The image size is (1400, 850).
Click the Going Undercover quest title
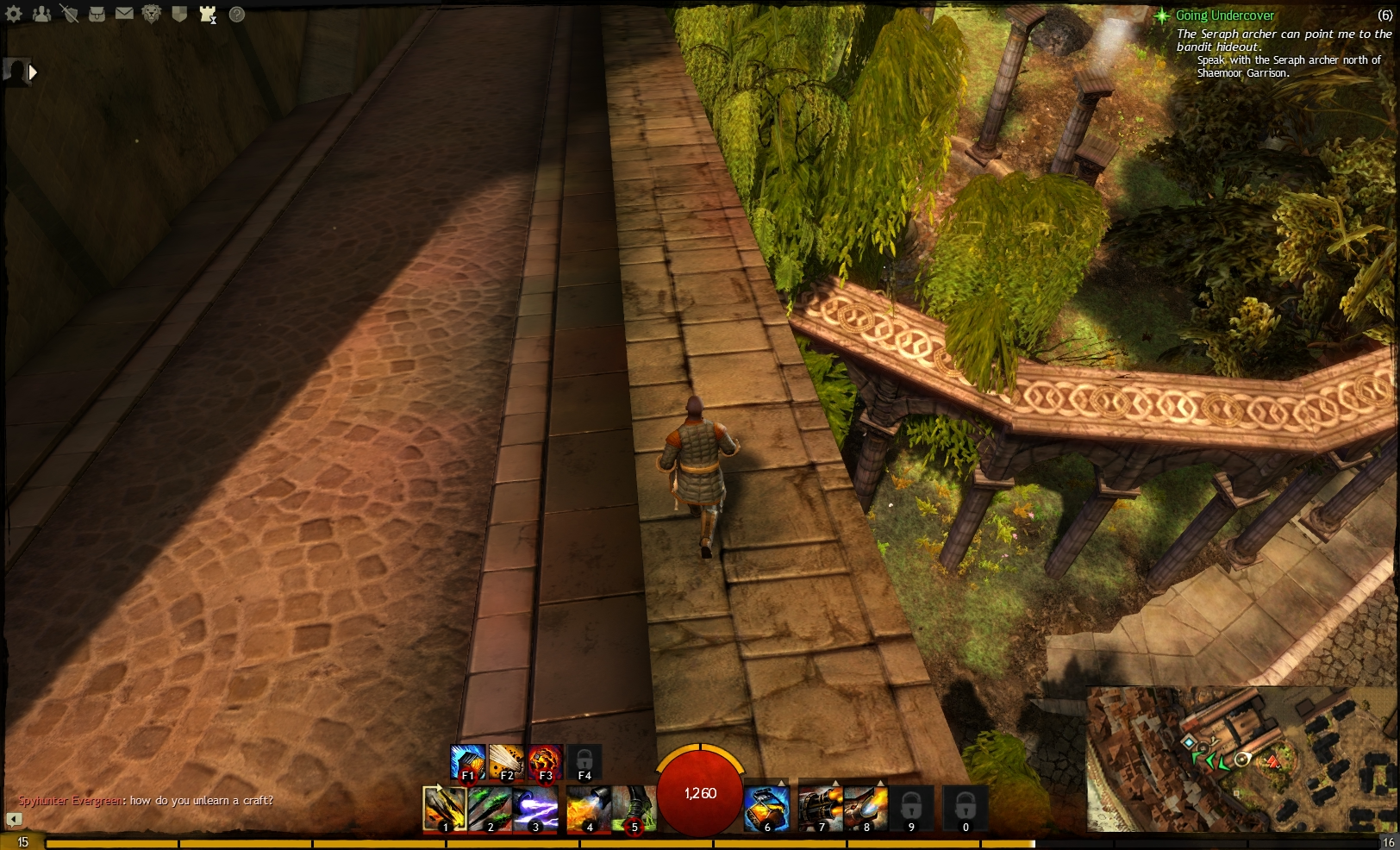(x=1223, y=15)
